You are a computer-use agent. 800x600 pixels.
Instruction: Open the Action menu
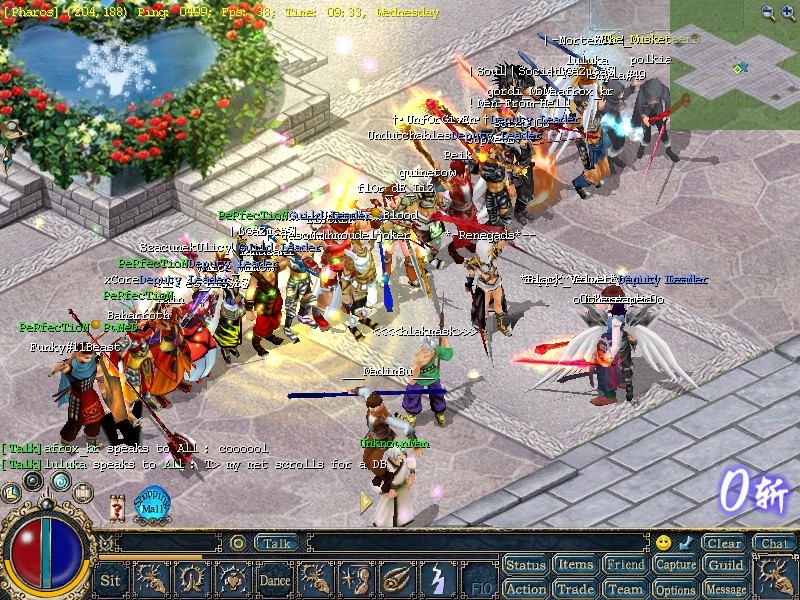525,589
